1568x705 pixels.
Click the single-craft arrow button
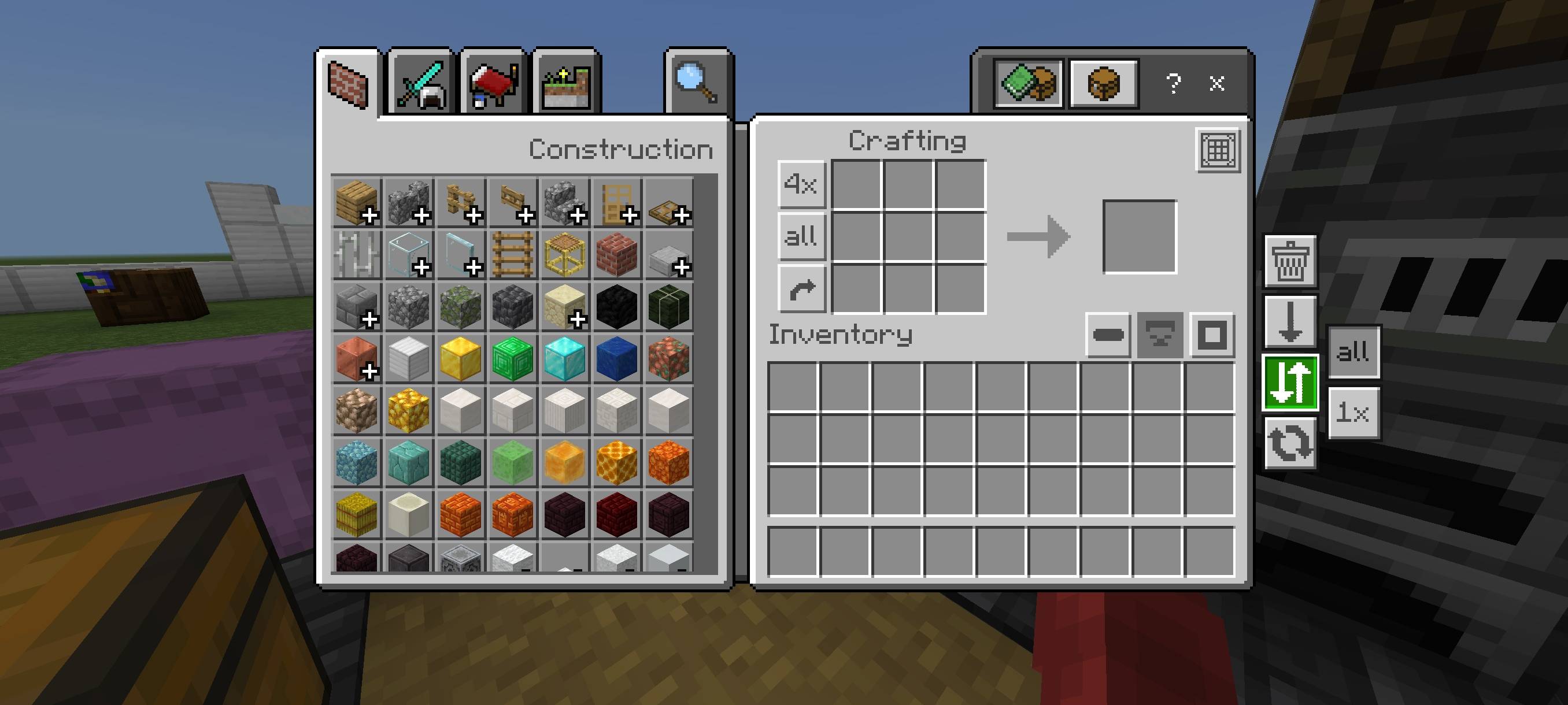pyautogui.click(x=801, y=289)
